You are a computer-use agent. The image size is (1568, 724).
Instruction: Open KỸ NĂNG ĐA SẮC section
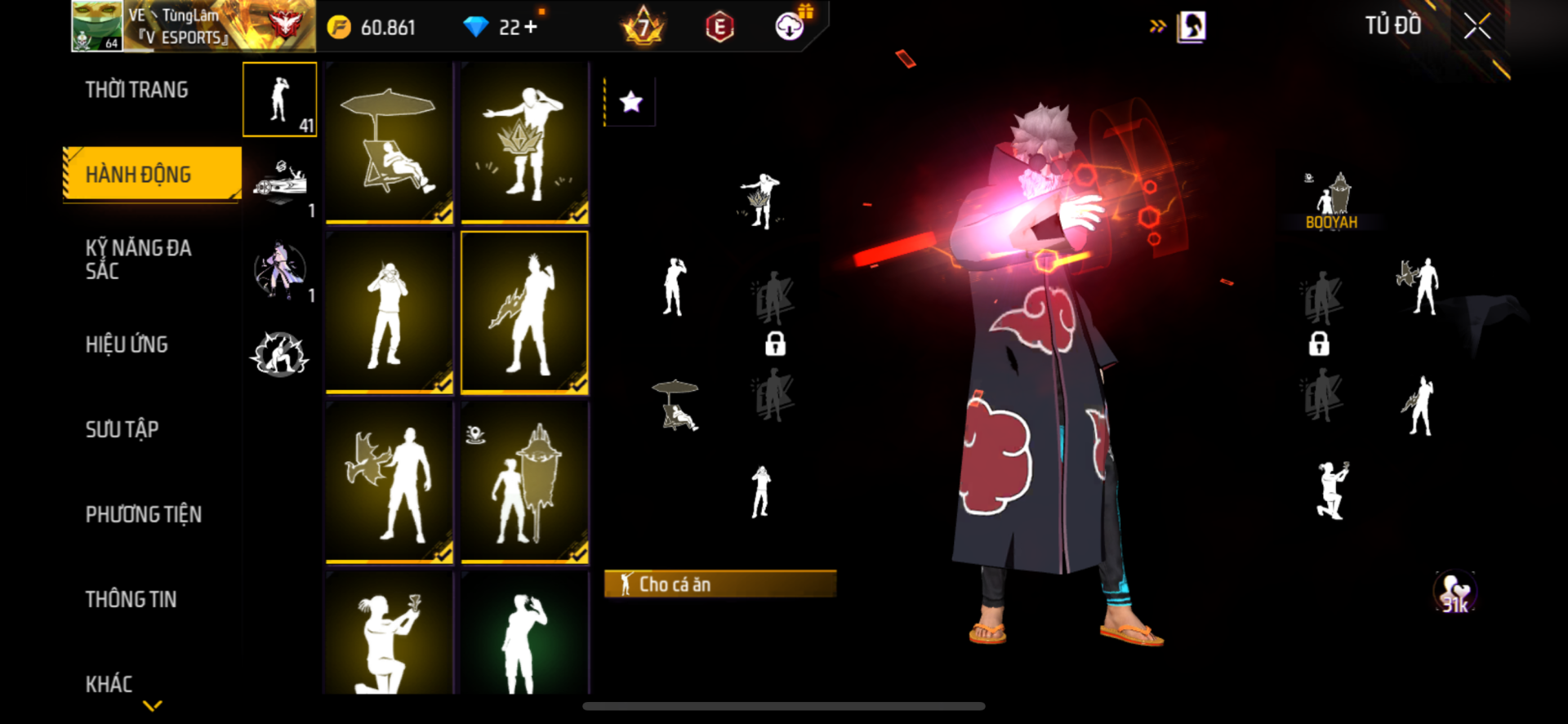point(138,260)
